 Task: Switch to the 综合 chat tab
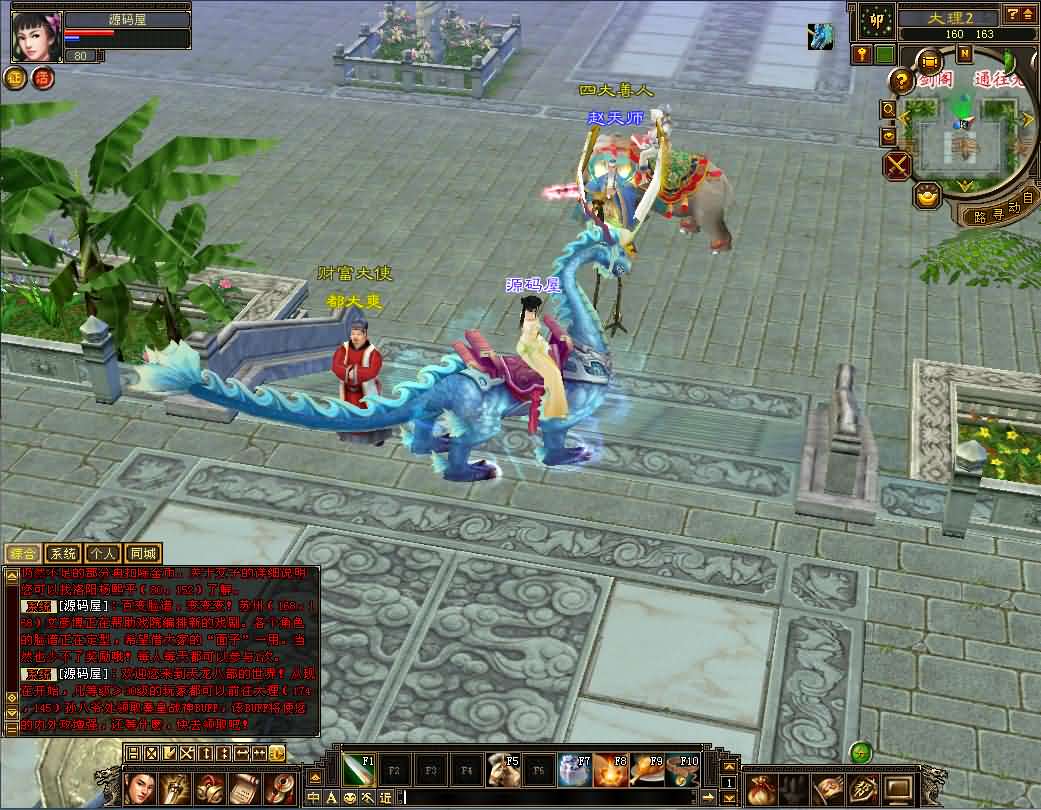point(22,553)
